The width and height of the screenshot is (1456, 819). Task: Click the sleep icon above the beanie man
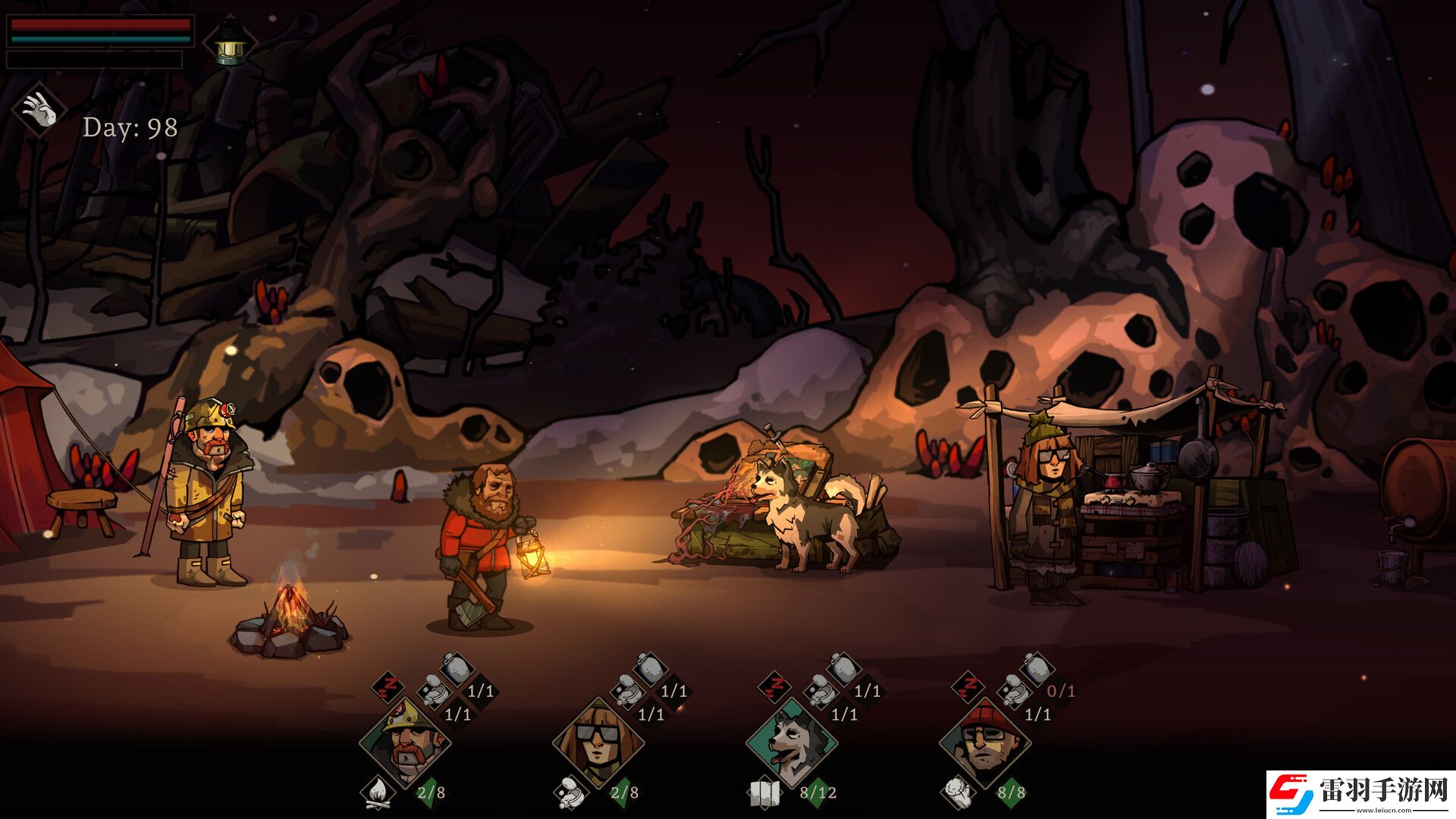(968, 686)
